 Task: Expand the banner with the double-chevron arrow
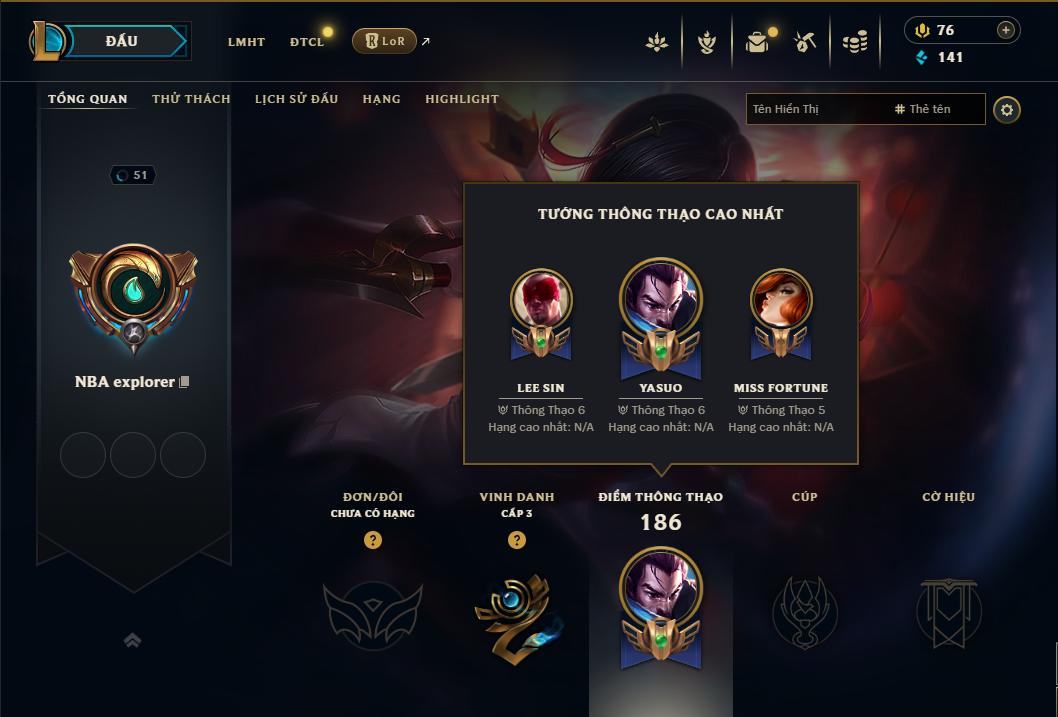coord(132,640)
